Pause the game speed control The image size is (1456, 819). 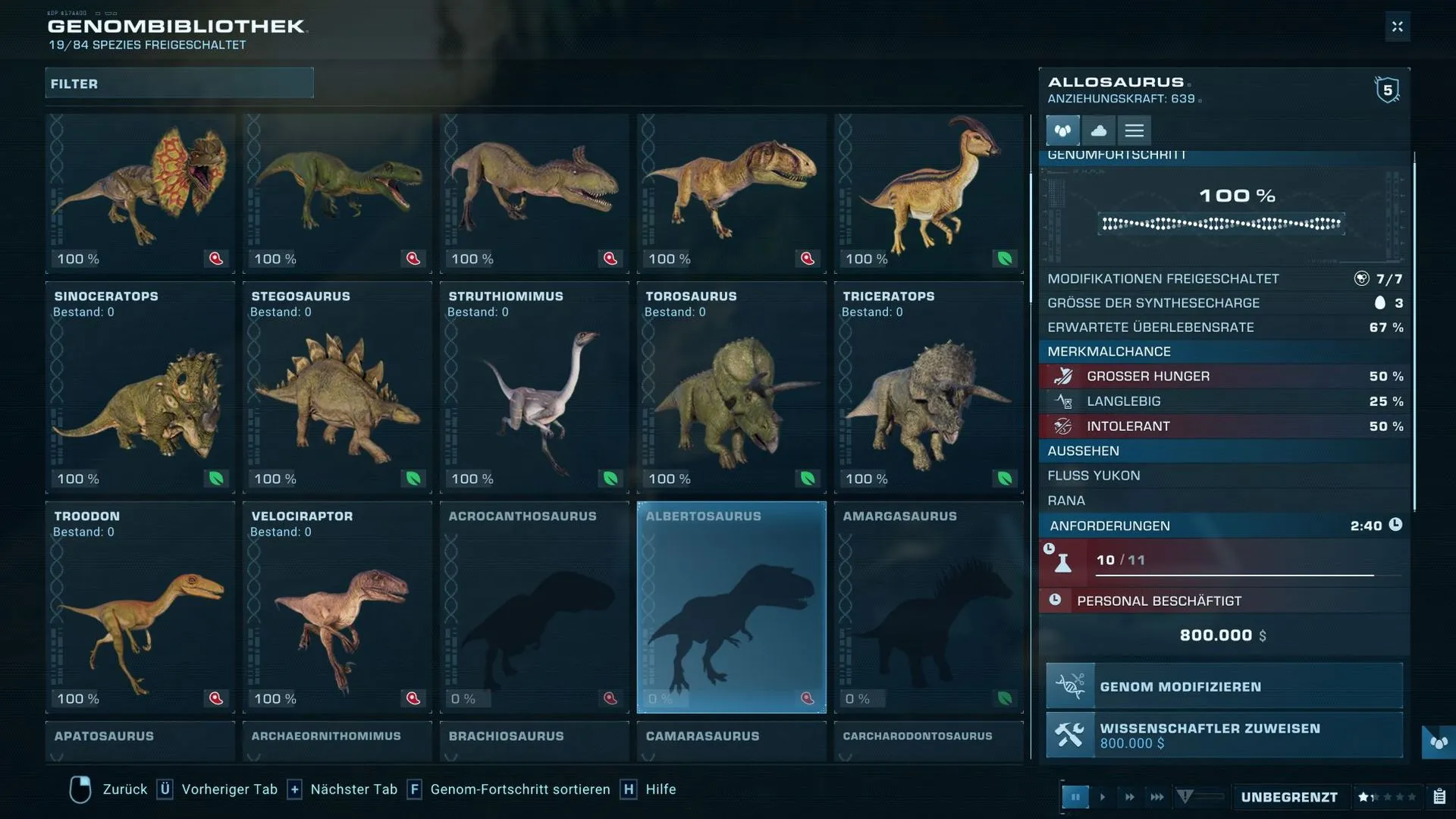coord(1075,797)
